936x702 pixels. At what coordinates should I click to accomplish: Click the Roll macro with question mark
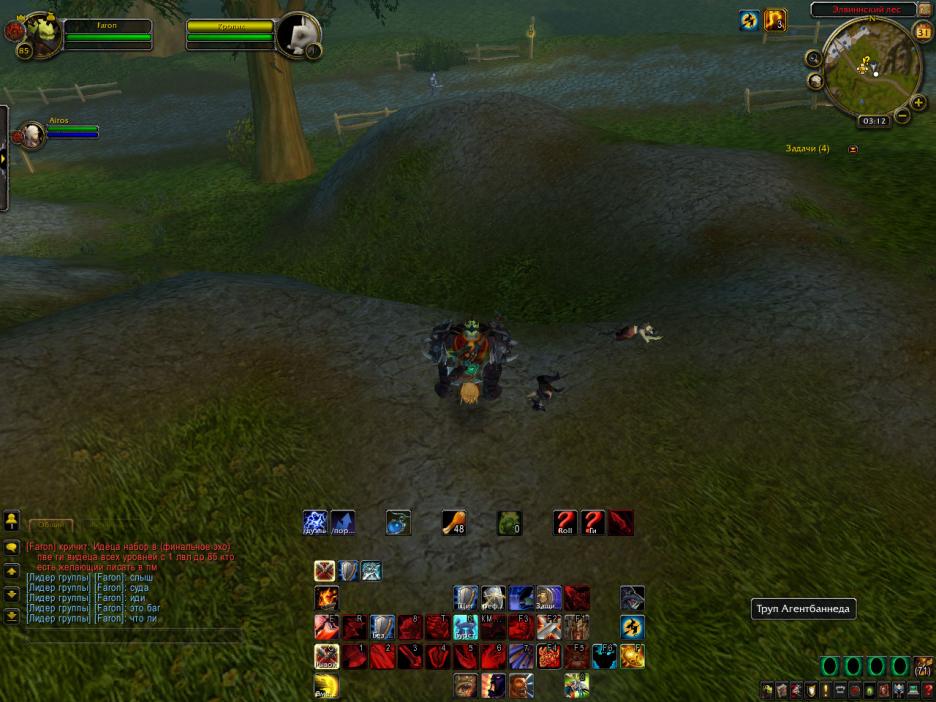coord(566,522)
